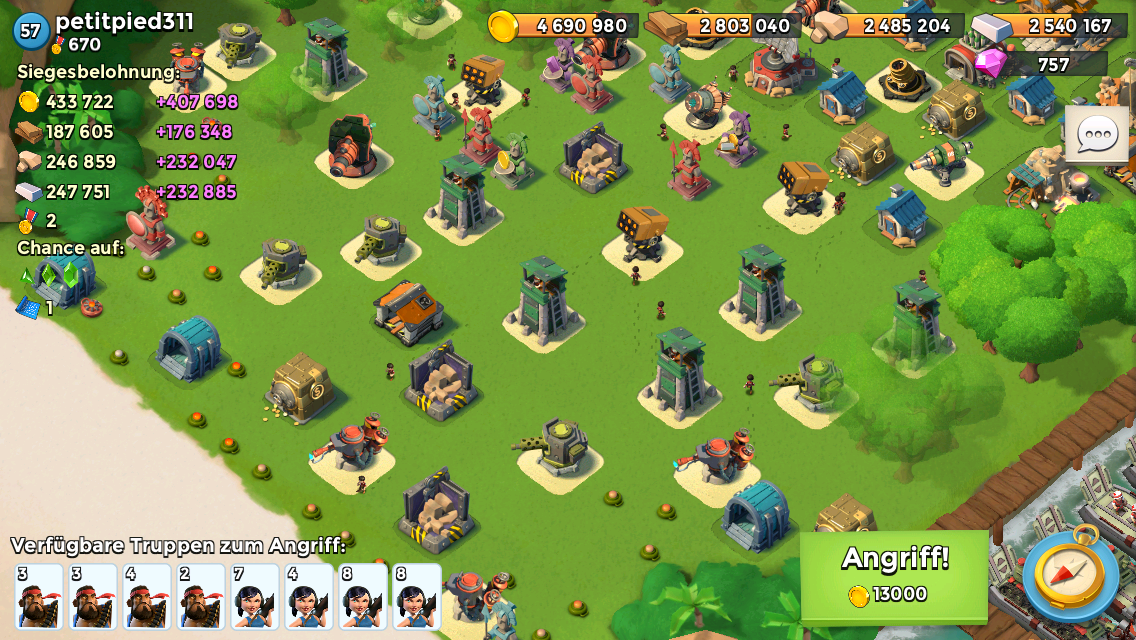
Task: Choose the Zooka troop card showing 4
Action: [309, 597]
